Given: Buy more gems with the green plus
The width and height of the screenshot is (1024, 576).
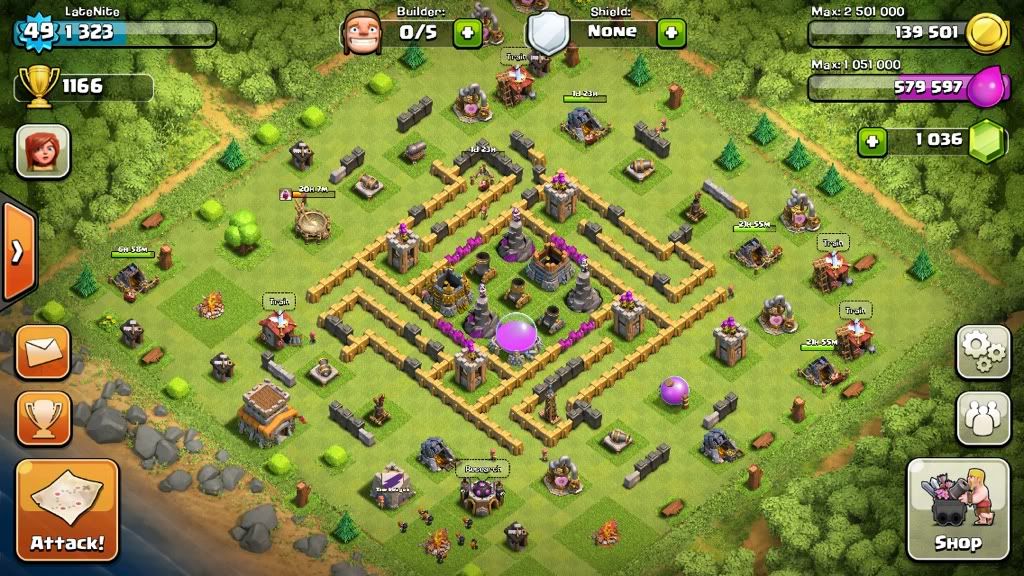Looking at the screenshot, I should 873,141.
